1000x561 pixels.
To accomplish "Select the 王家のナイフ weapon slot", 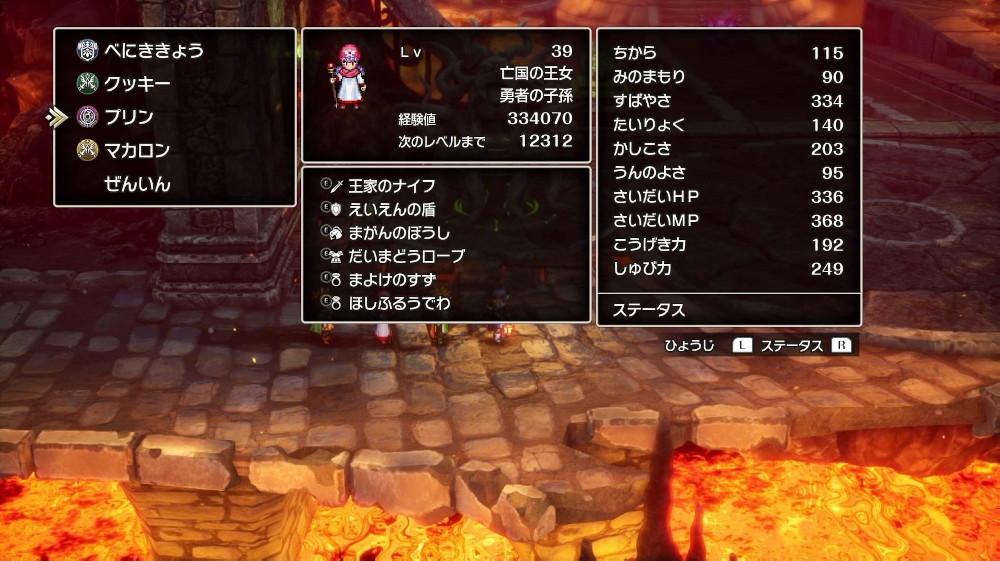I will (391, 186).
